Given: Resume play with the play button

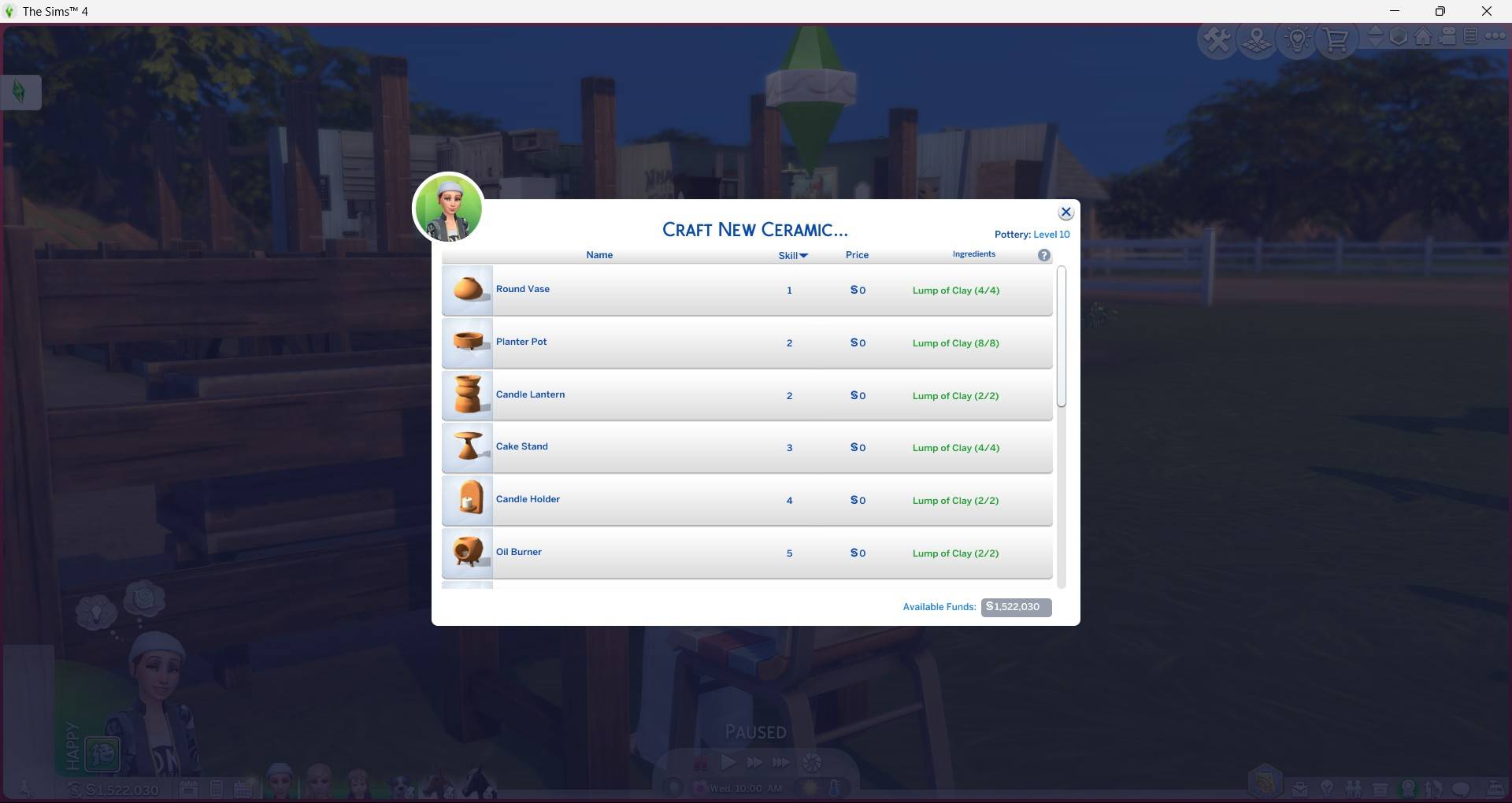Looking at the screenshot, I should click(728, 762).
